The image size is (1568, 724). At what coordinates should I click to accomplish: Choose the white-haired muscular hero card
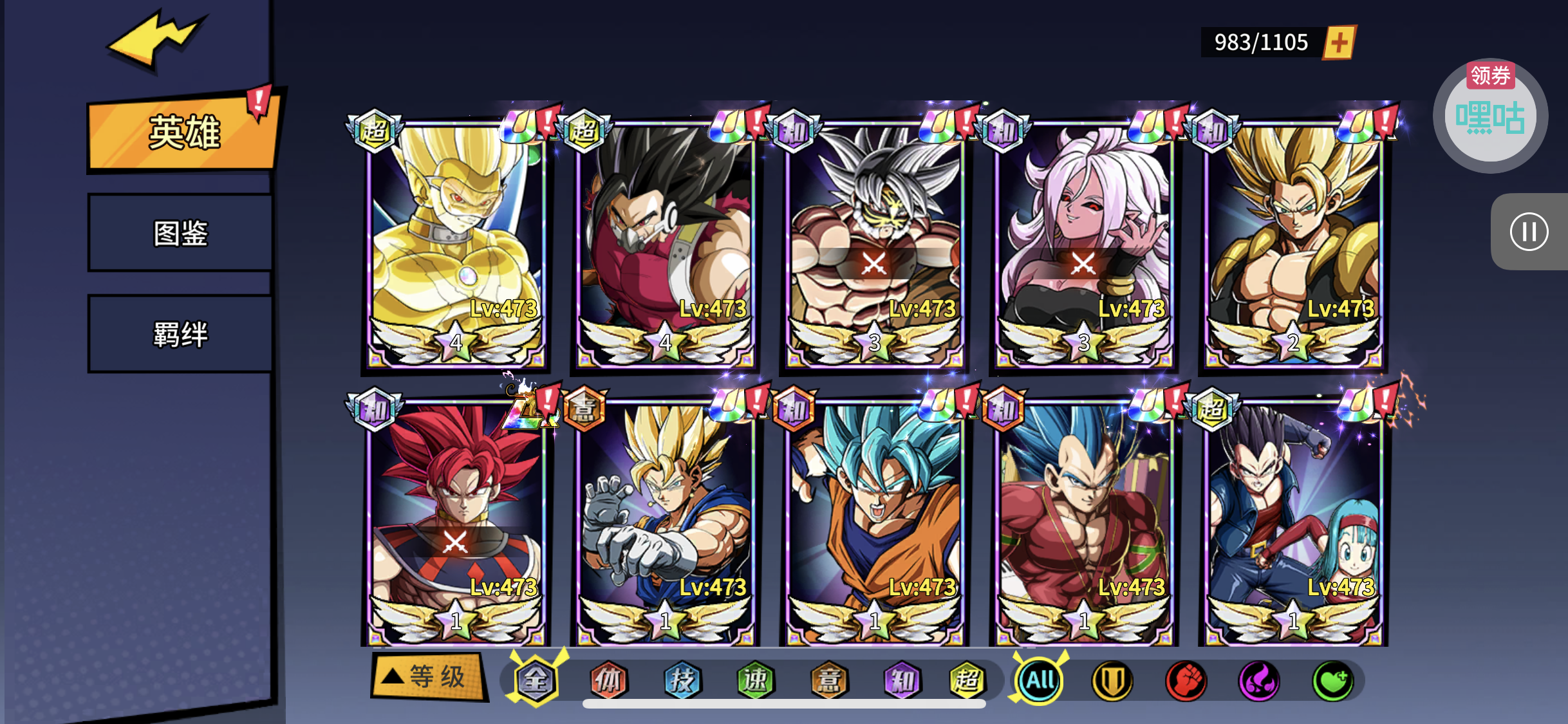(x=874, y=245)
